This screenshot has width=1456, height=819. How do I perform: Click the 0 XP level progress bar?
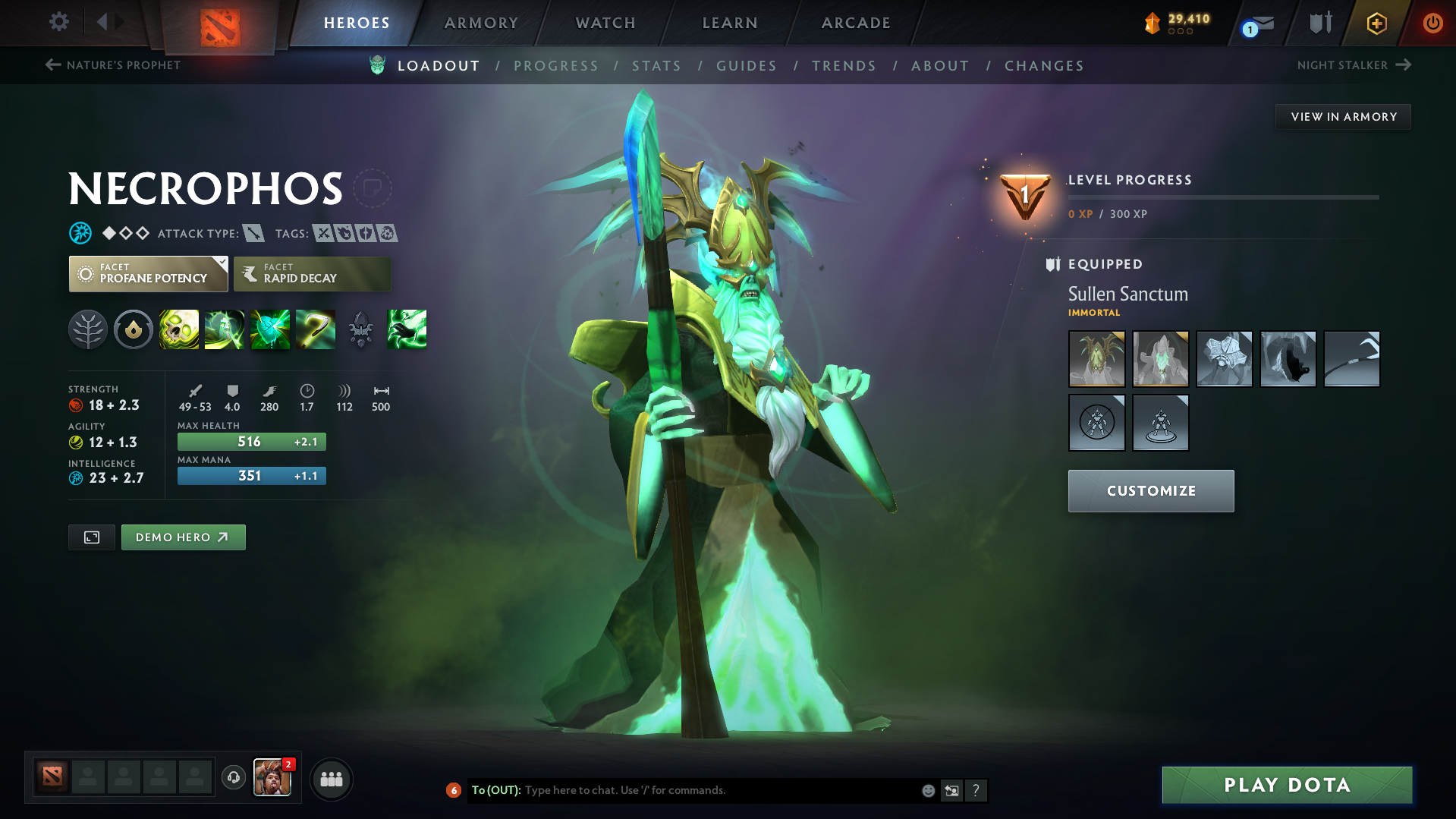tap(1222, 197)
